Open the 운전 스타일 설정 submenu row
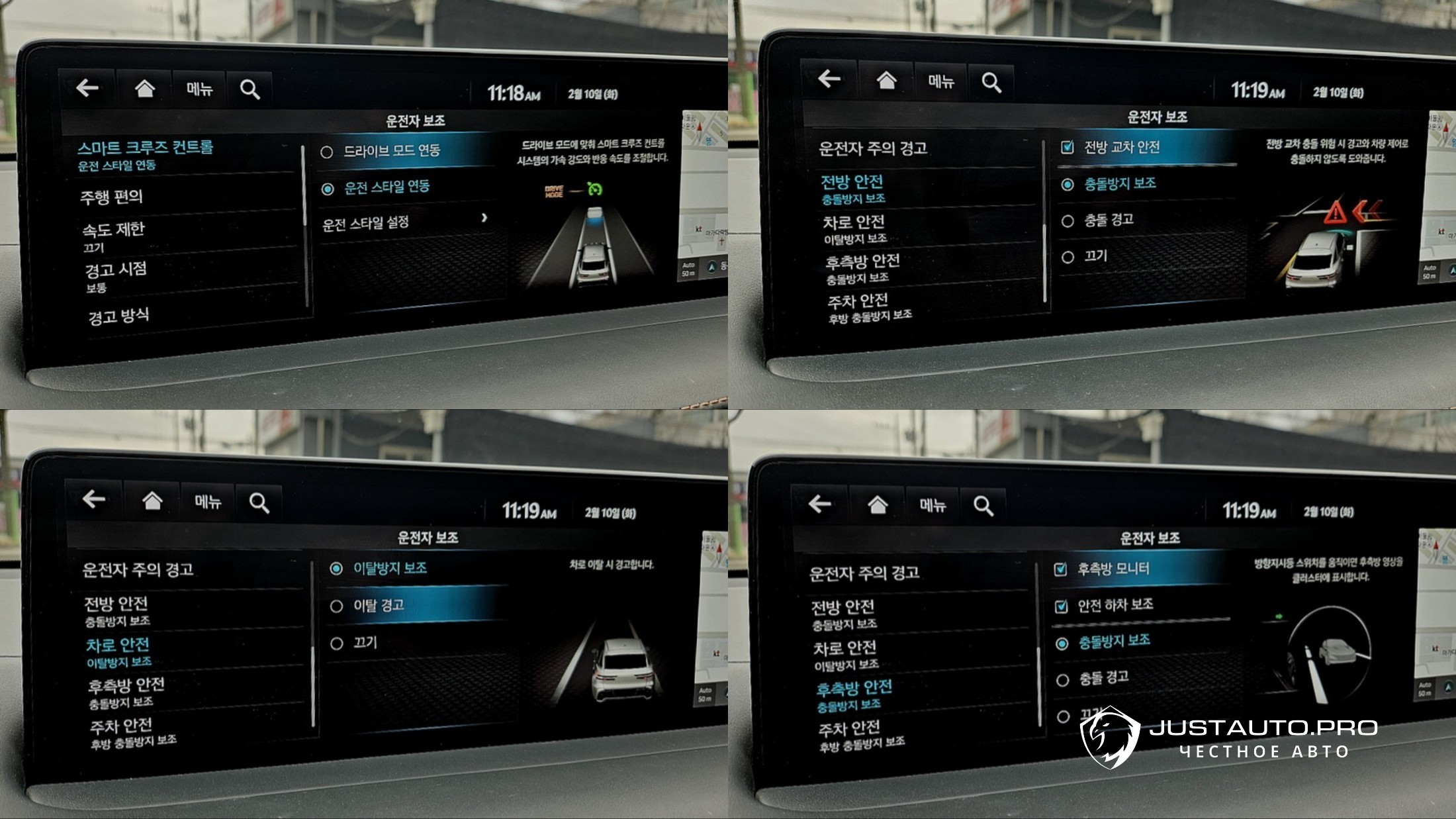The image size is (1456, 819). pyautogui.click(x=404, y=222)
